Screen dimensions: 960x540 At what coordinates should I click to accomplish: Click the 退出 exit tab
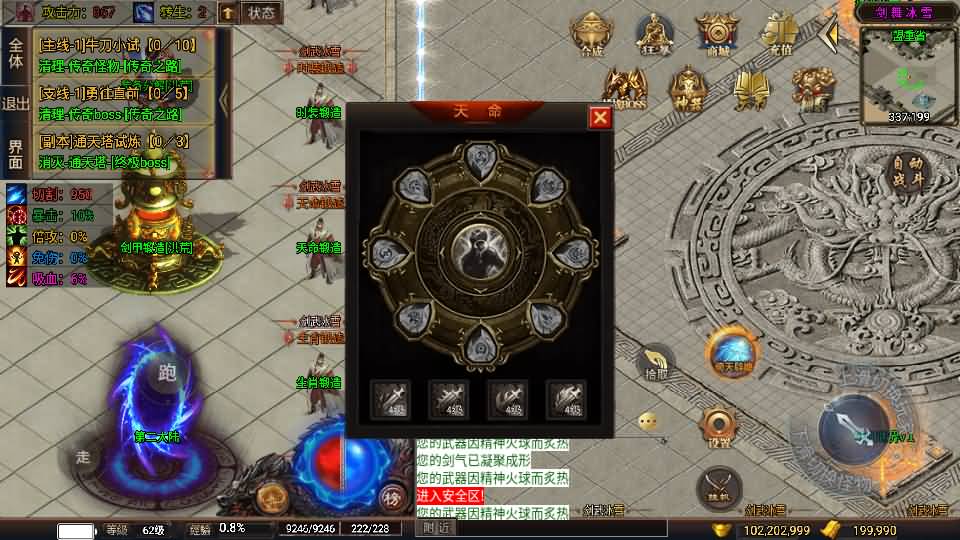coord(16,103)
